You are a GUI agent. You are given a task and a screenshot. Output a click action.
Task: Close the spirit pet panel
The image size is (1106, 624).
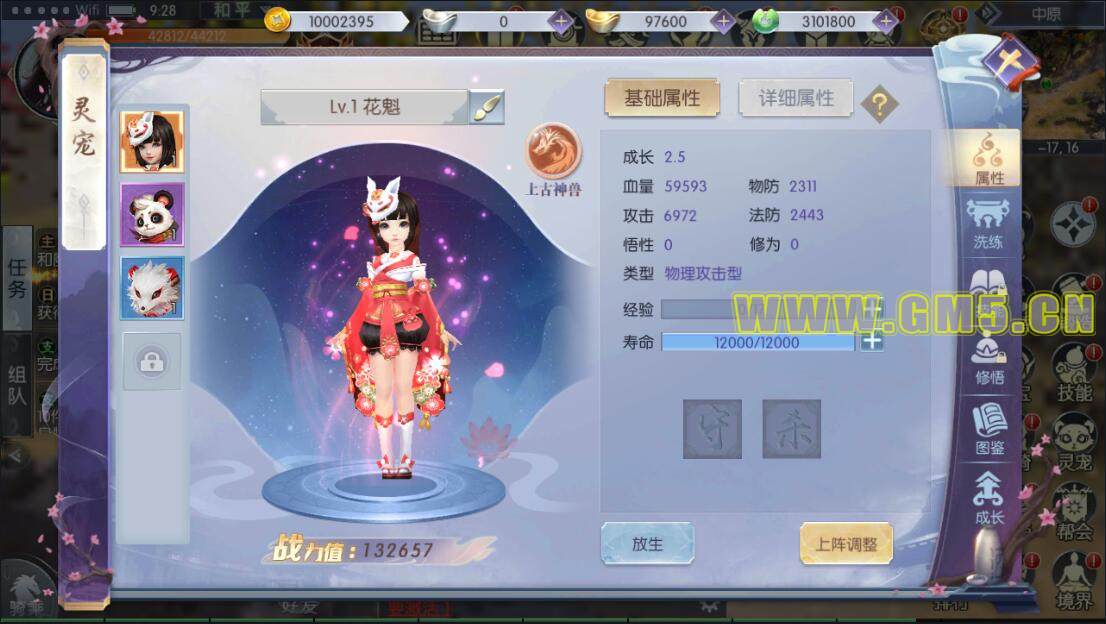pos(1010,62)
